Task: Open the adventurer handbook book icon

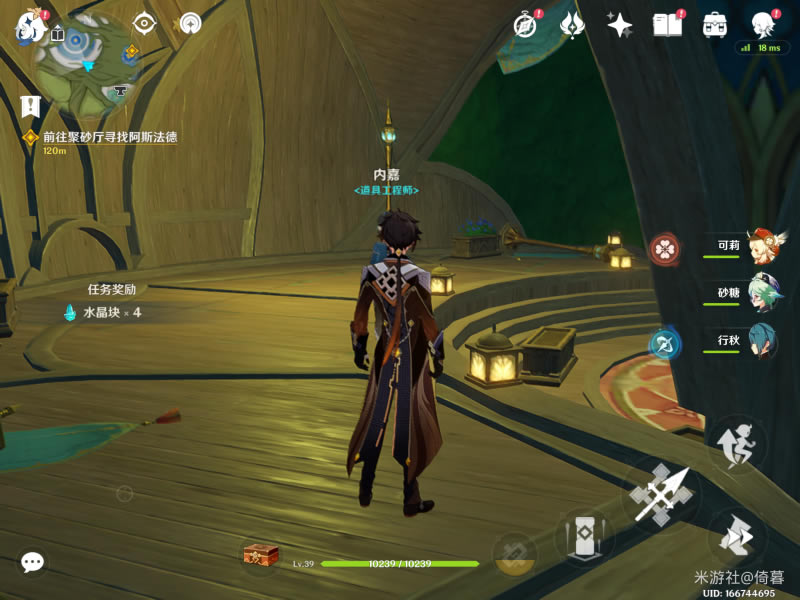Action: click(x=667, y=25)
